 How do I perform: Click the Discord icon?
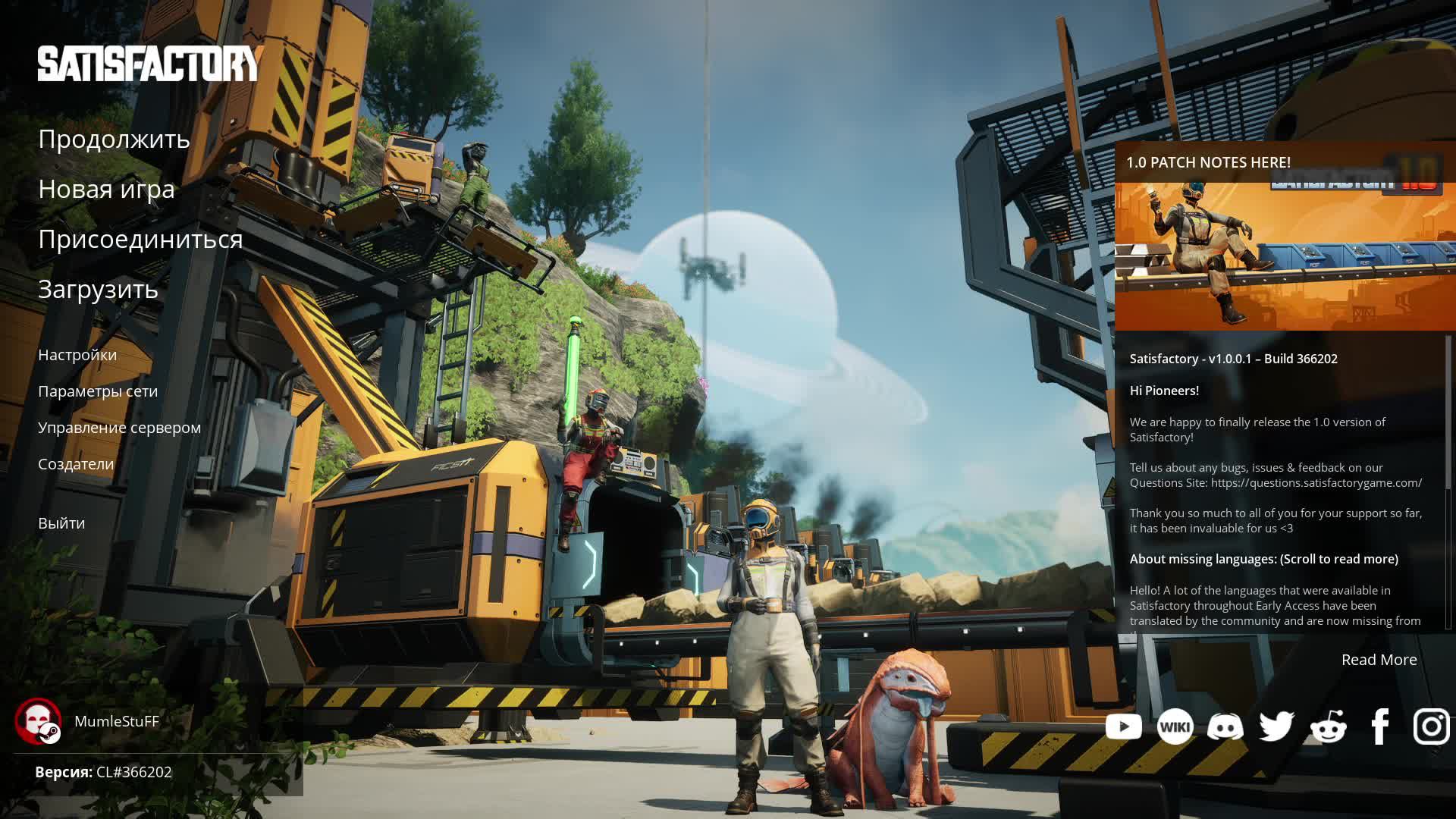[x=1225, y=726]
